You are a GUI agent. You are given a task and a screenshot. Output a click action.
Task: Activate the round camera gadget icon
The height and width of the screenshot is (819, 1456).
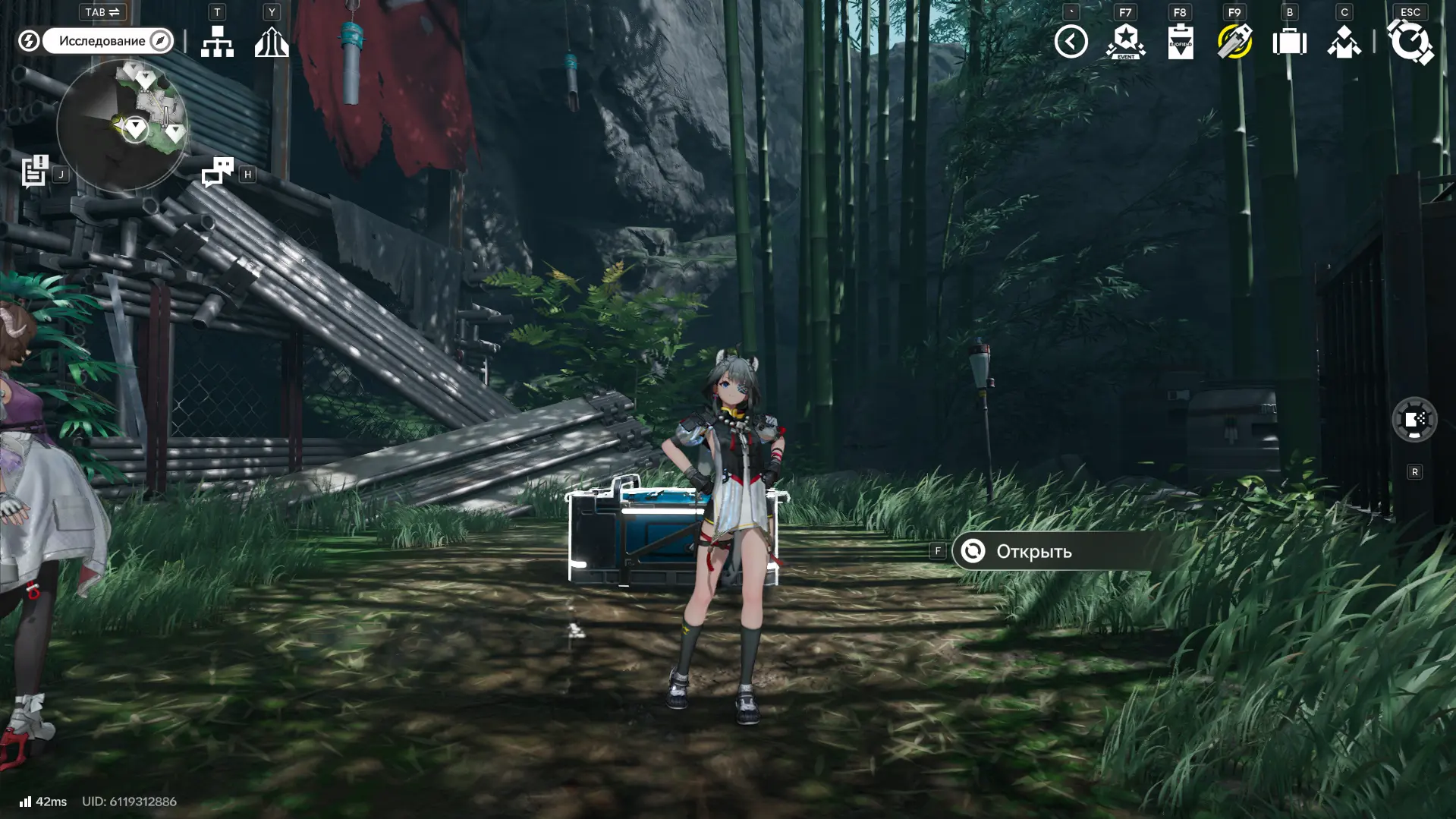[1414, 419]
